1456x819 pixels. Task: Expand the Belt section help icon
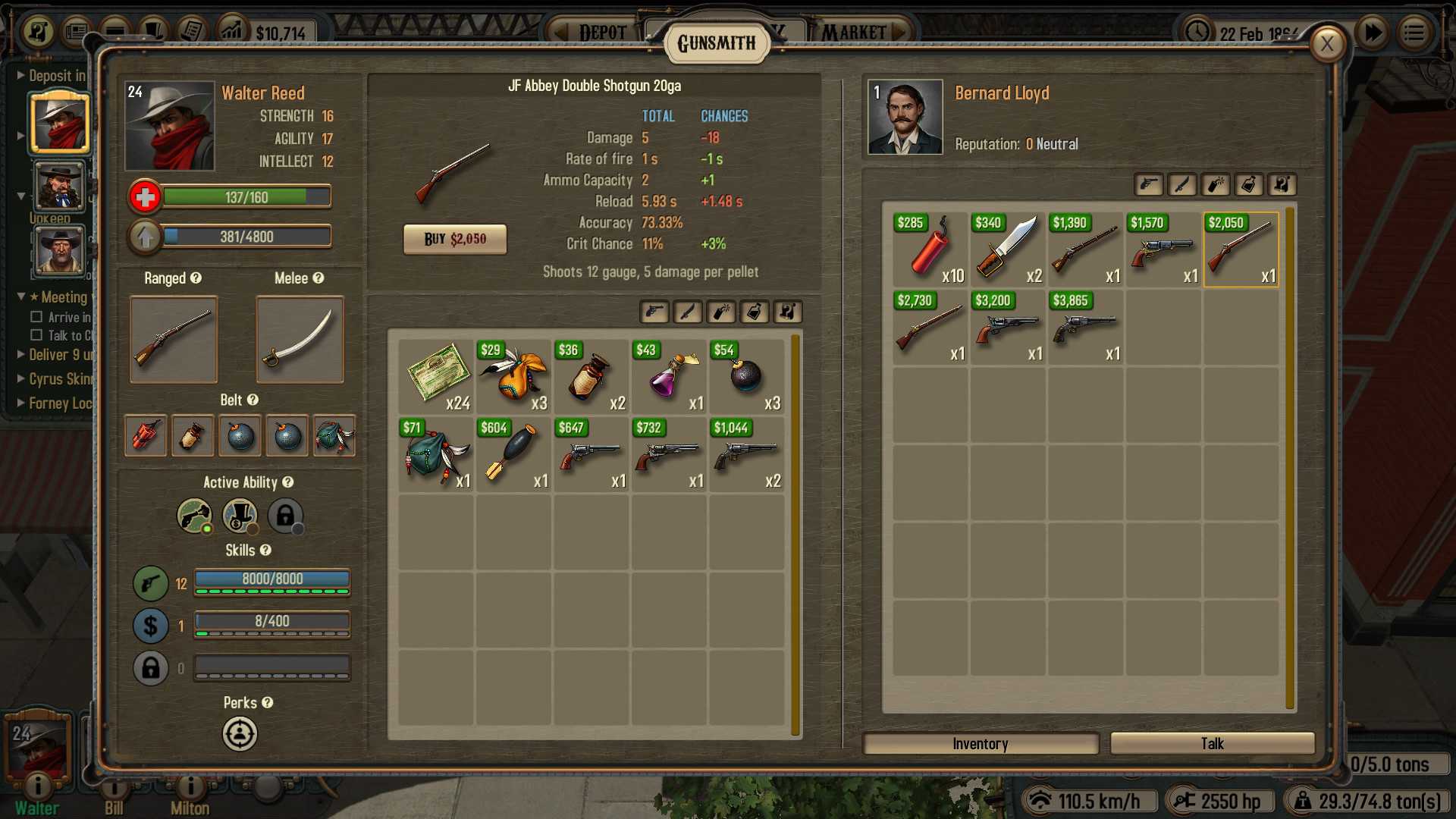pos(253,400)
